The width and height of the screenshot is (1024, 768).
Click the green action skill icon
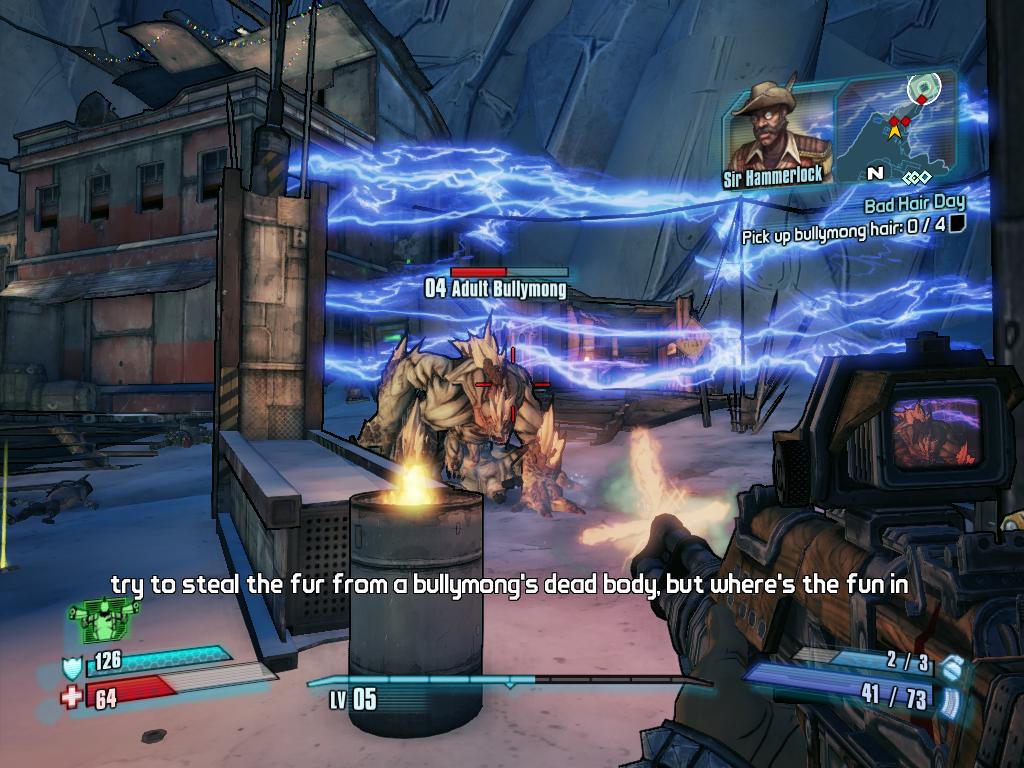102,619
